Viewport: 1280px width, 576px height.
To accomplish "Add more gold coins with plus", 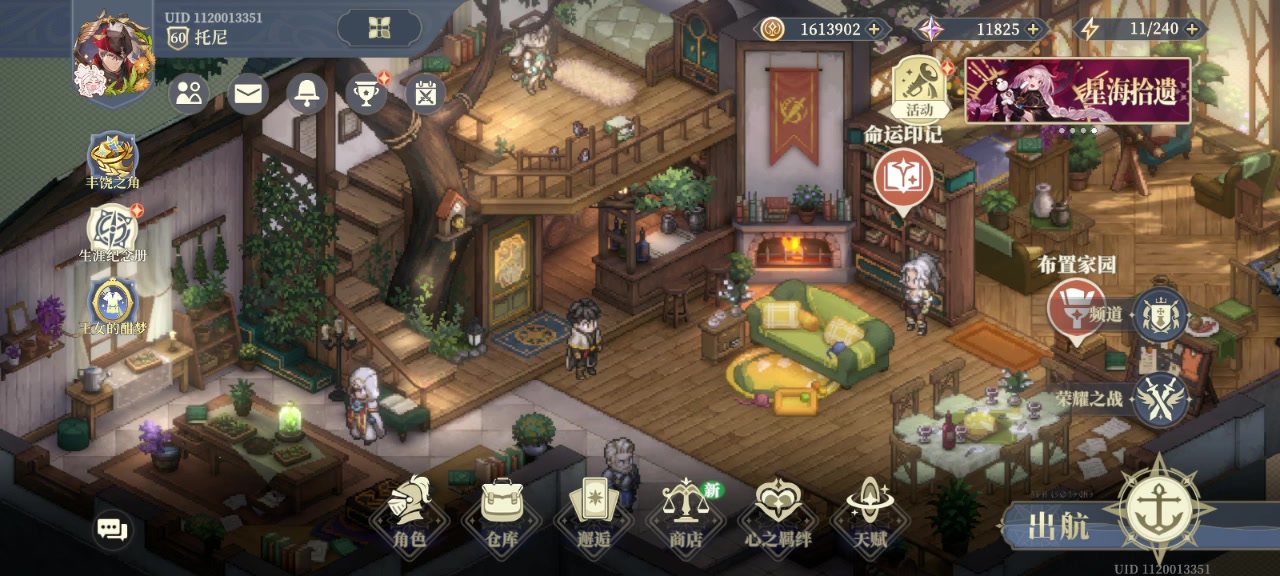I will tap(874, 29).
